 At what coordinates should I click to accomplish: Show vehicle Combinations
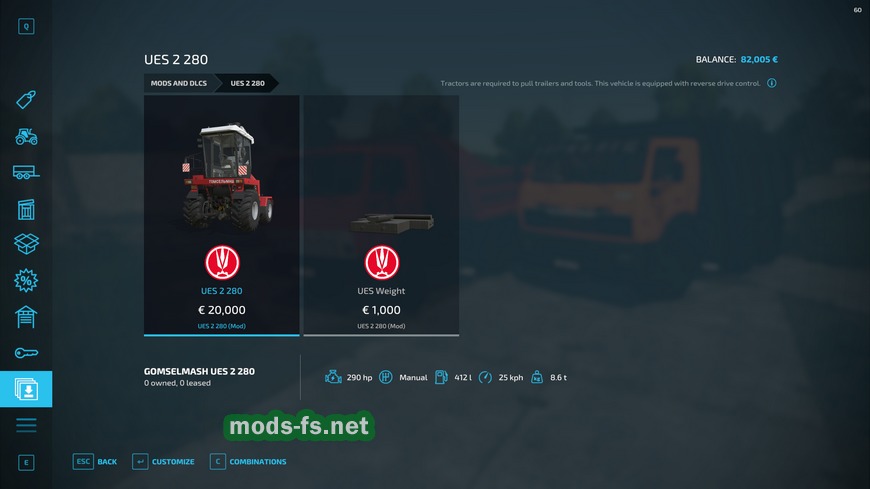click(x=248, y=461)
